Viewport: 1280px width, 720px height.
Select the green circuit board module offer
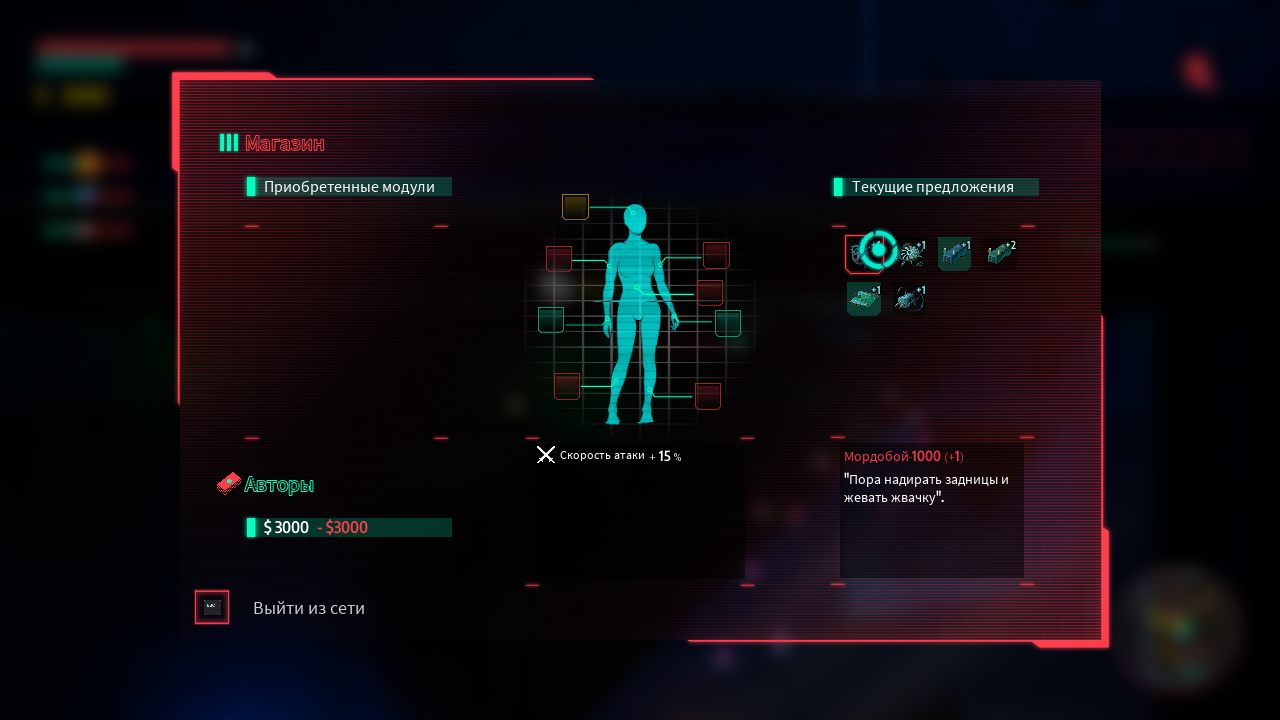point(864,299)
